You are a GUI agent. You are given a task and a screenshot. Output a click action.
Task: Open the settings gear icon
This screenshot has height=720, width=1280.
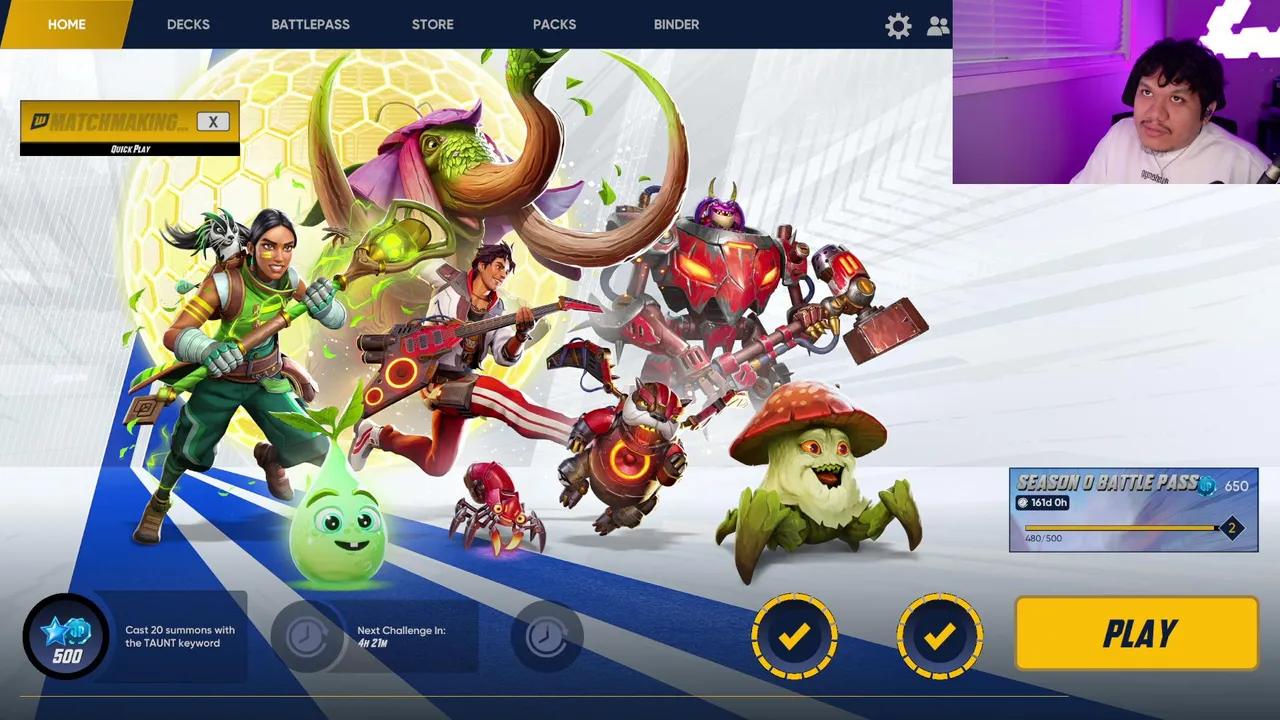(x=898, y=25)
